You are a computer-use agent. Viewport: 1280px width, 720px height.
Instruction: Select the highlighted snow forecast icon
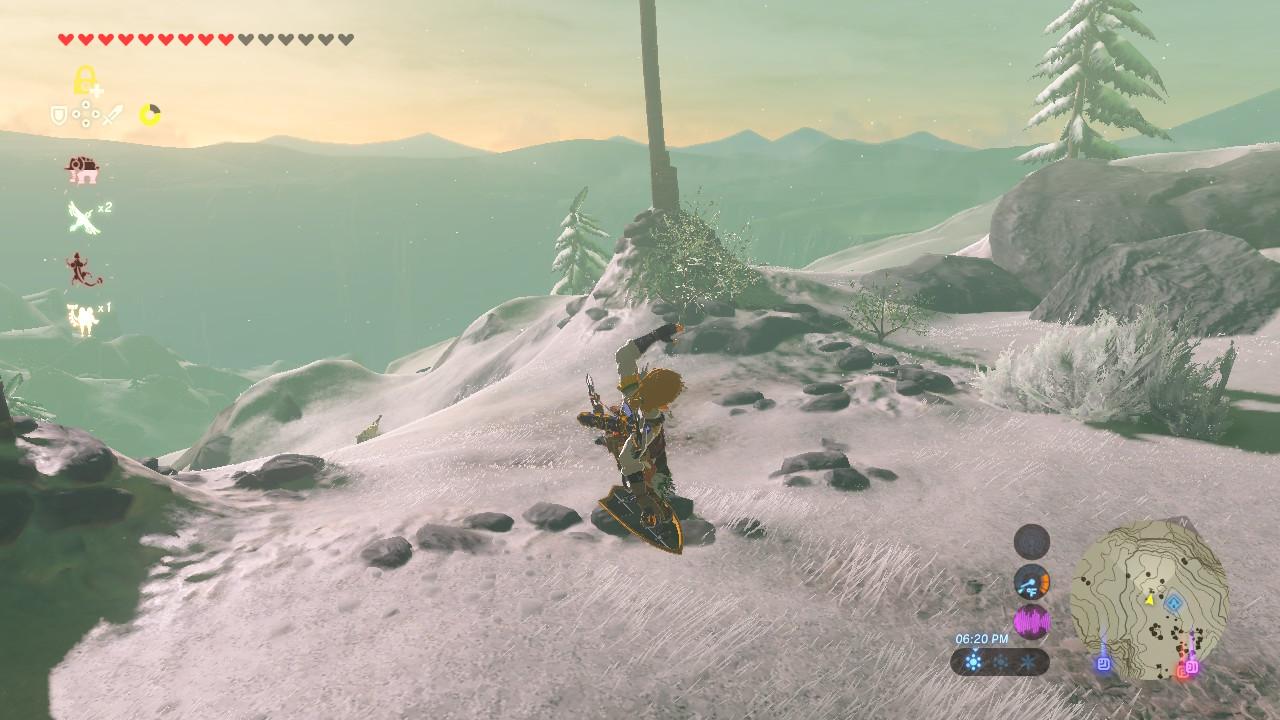point(973,661)
